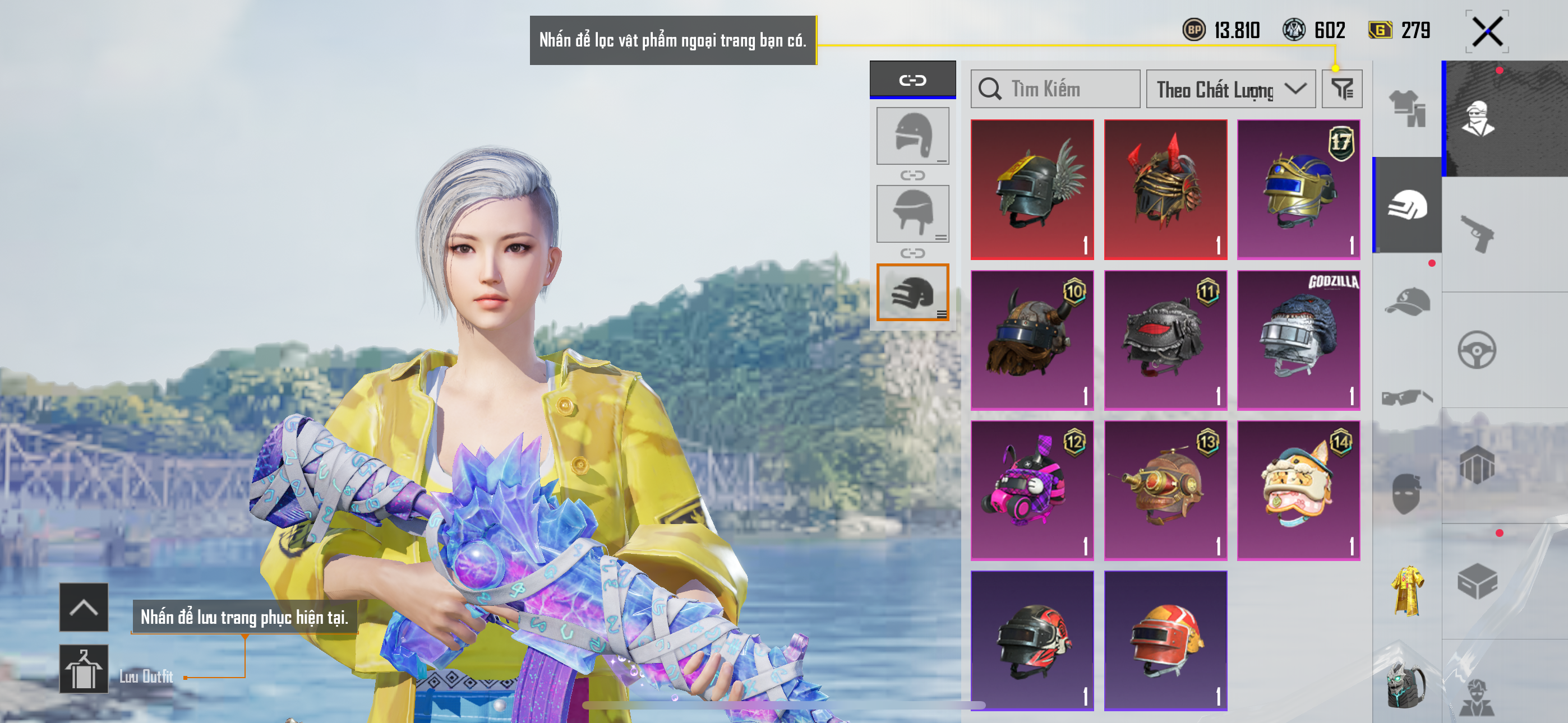The width and height of the screenshot is (1568, 723).
Task: Pick the lion dance helmet skin
Action: point(1298,490)
